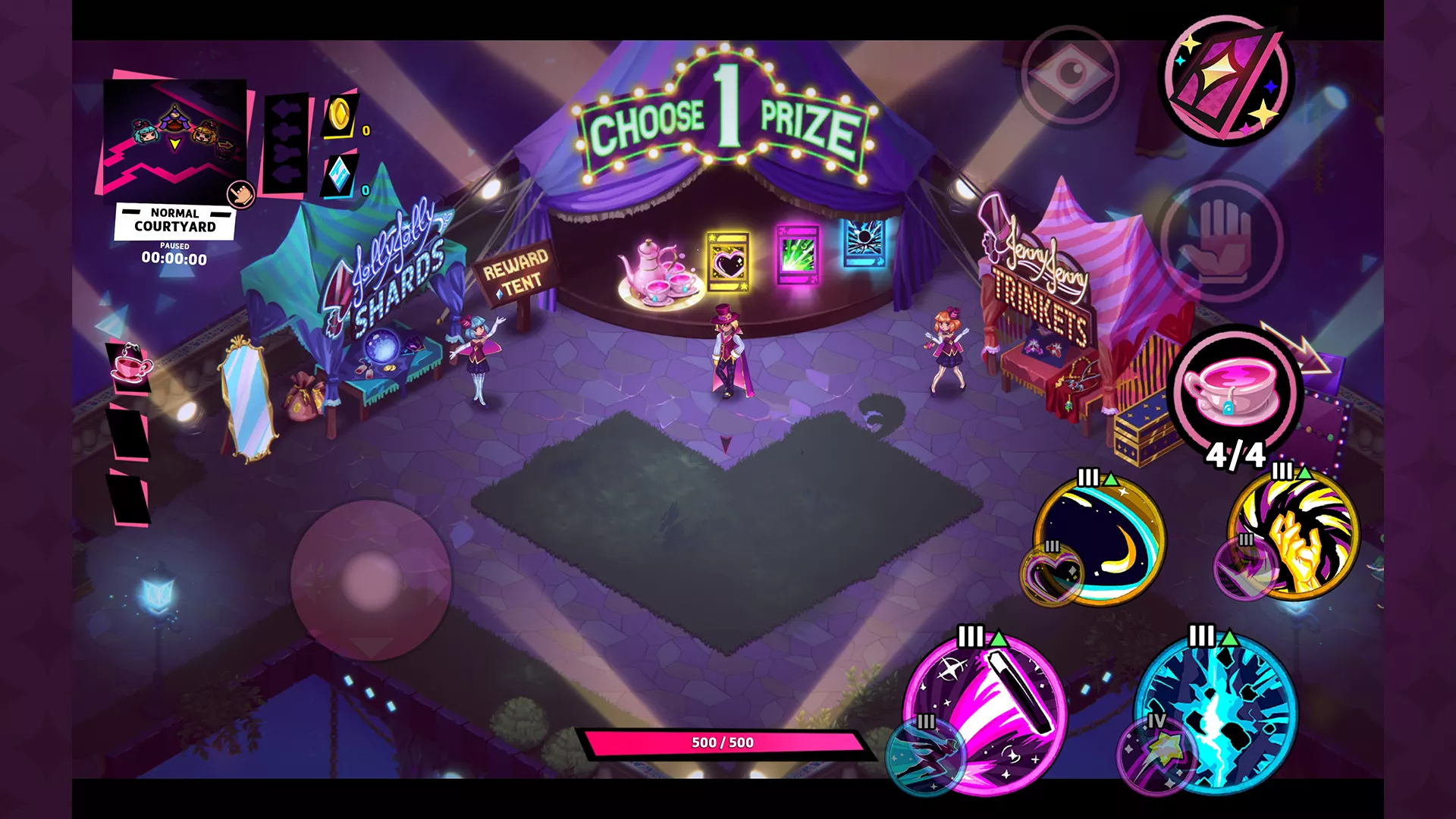Select the teacup trinket slot

tap(130, 367)
